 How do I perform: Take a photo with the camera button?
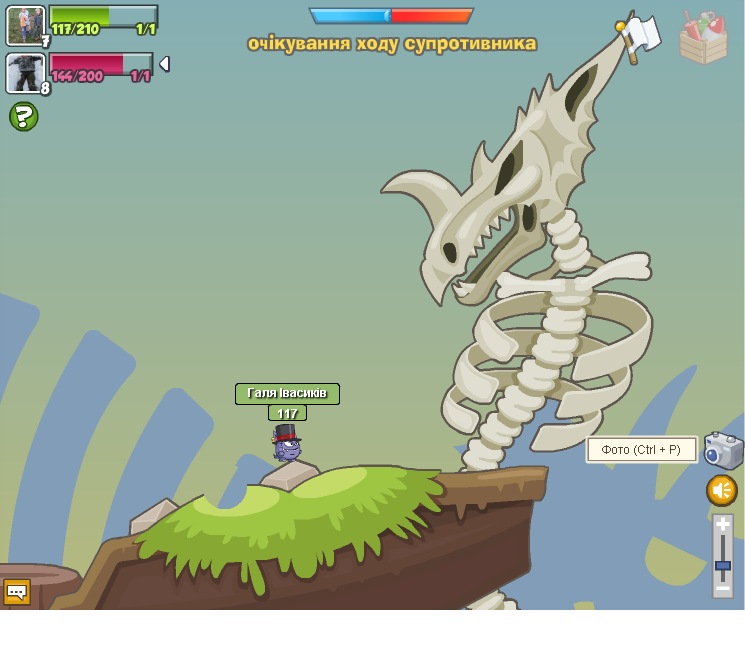(723, 450)
